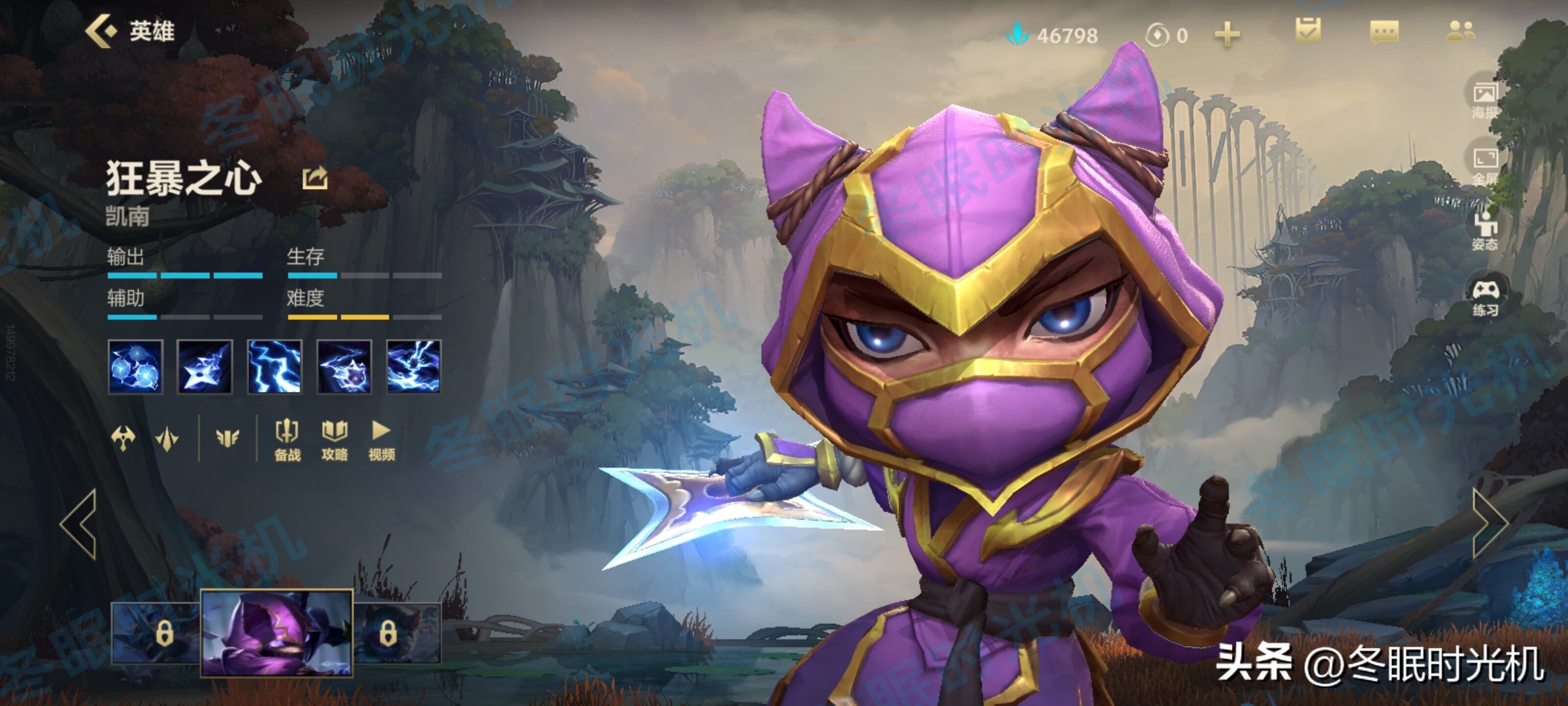The image size is (1568, 706).
Task: Select the lightning shuriken ability icon
Action: click(204, 366)
